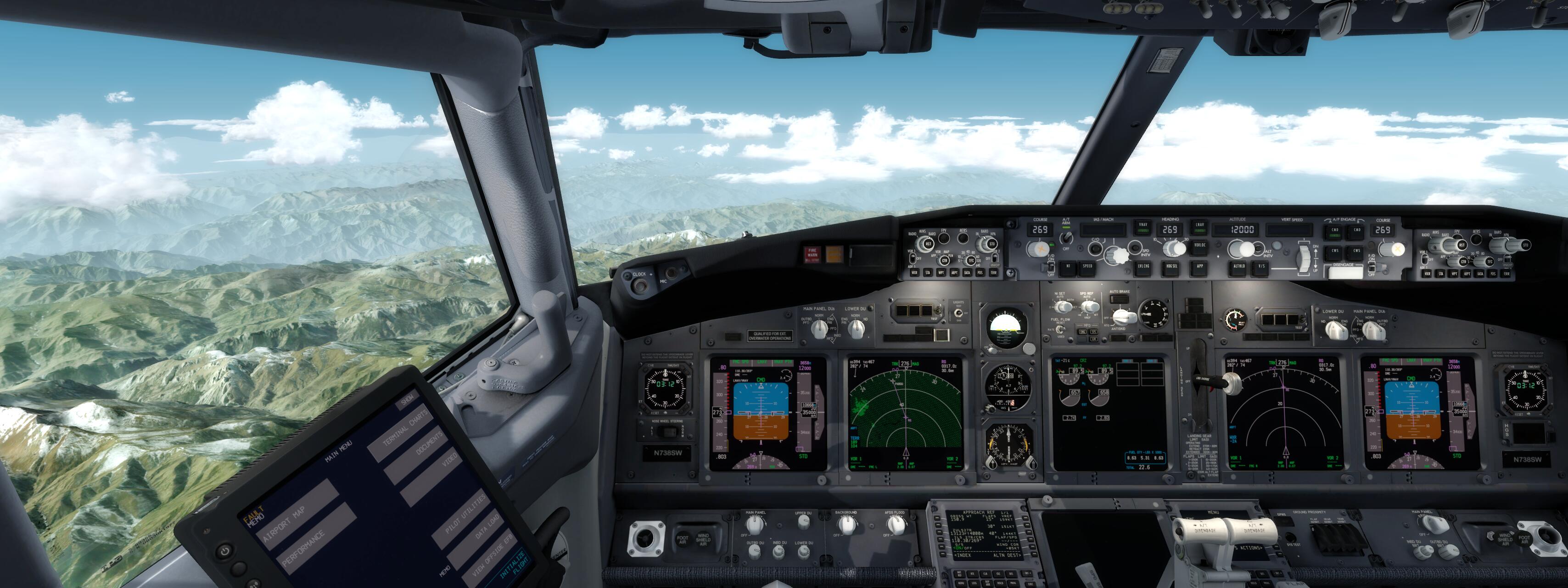
Task: Activate the VOR LOC mode button
Action: click(x=1199, y=245)
